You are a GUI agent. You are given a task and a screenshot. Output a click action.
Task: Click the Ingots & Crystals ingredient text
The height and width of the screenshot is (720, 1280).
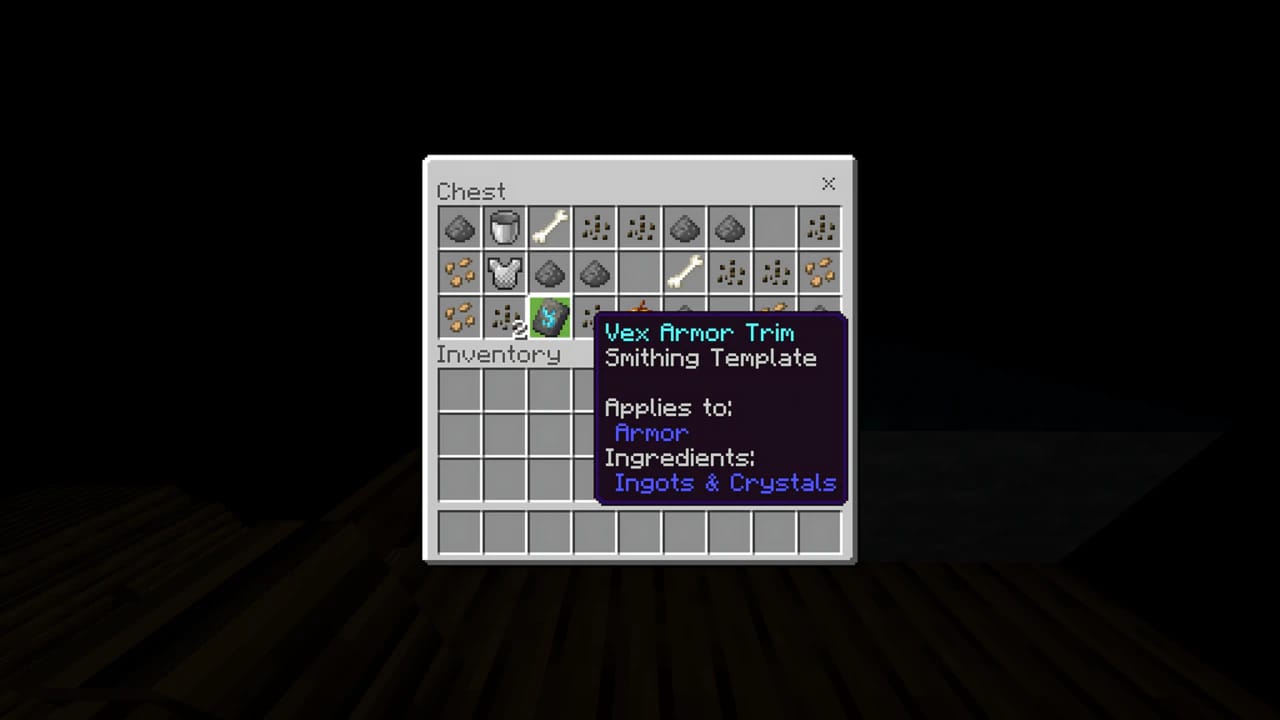click(x=725, y=483)
